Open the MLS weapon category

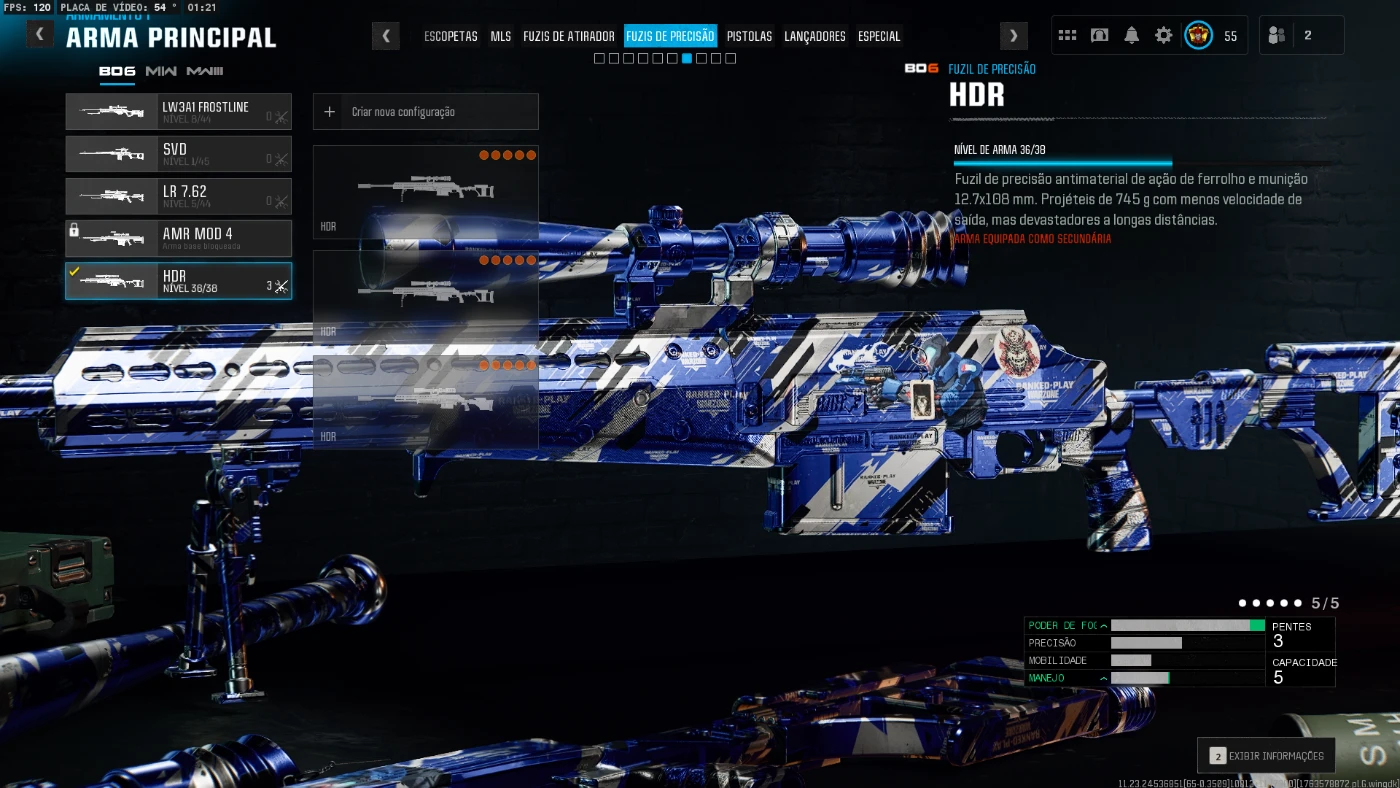point(501,36)
